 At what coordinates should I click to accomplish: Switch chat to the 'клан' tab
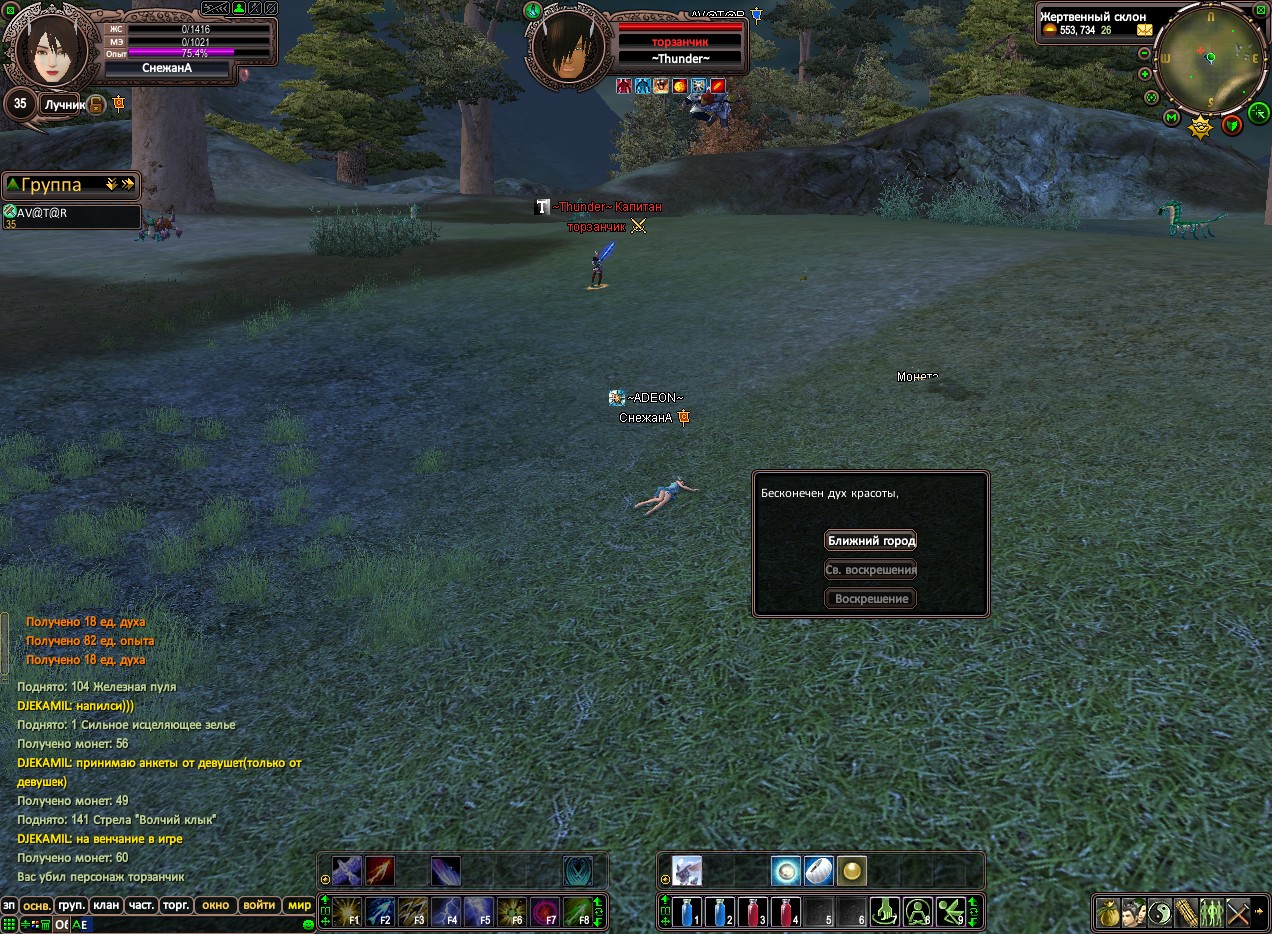point(106,905)
